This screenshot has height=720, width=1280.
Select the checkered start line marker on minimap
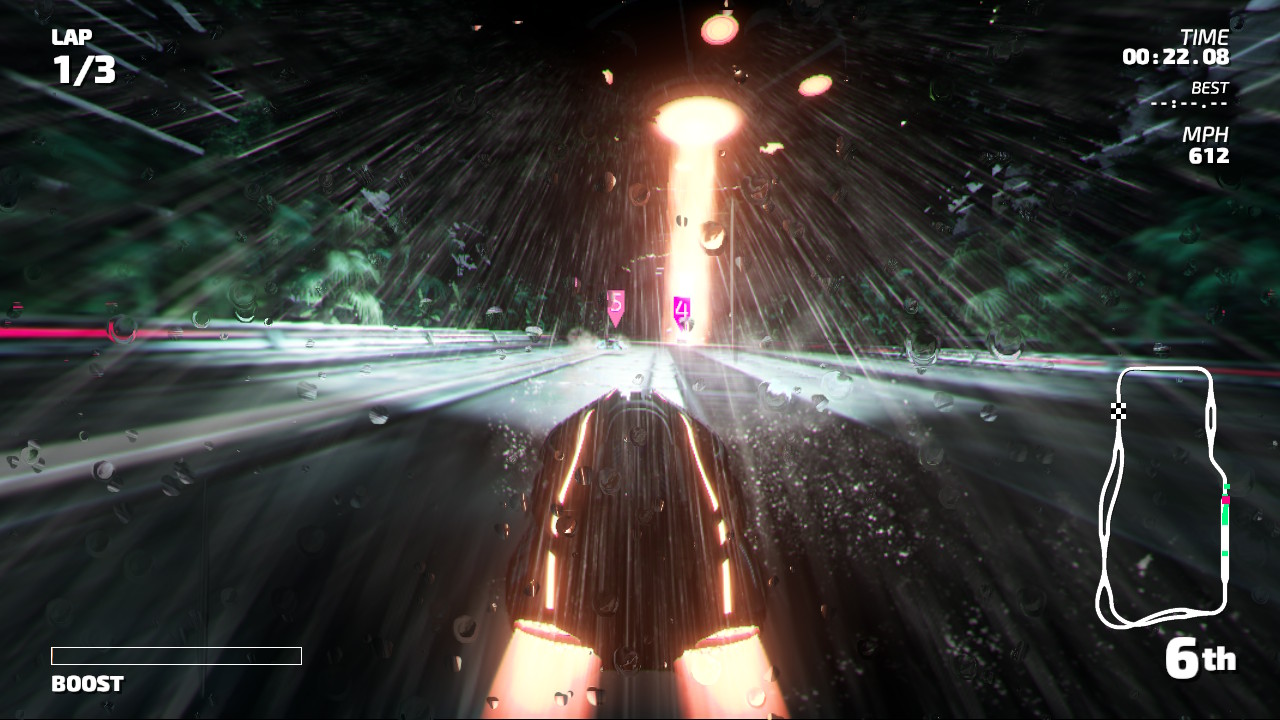pyautogui.click(x=1118, y=410)
